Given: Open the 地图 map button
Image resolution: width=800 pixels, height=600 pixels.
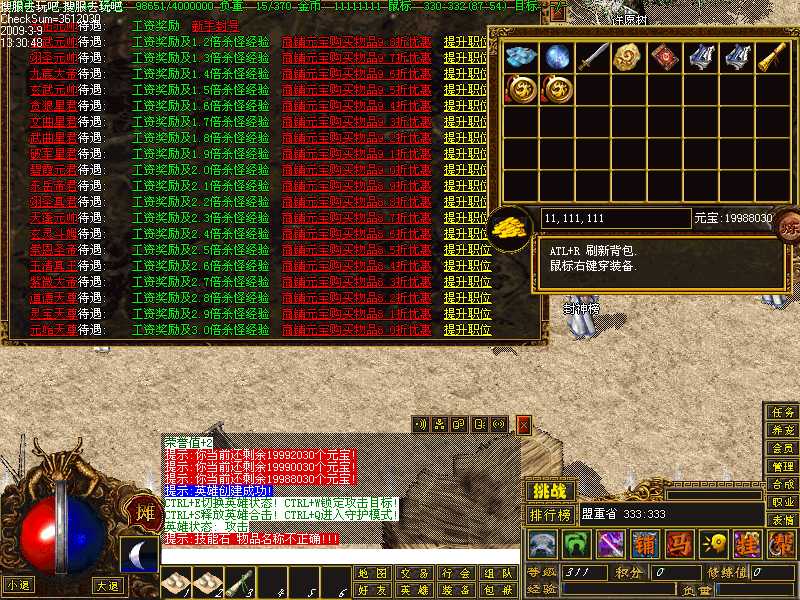Looking at the screenshot, I should pos(371,574).
